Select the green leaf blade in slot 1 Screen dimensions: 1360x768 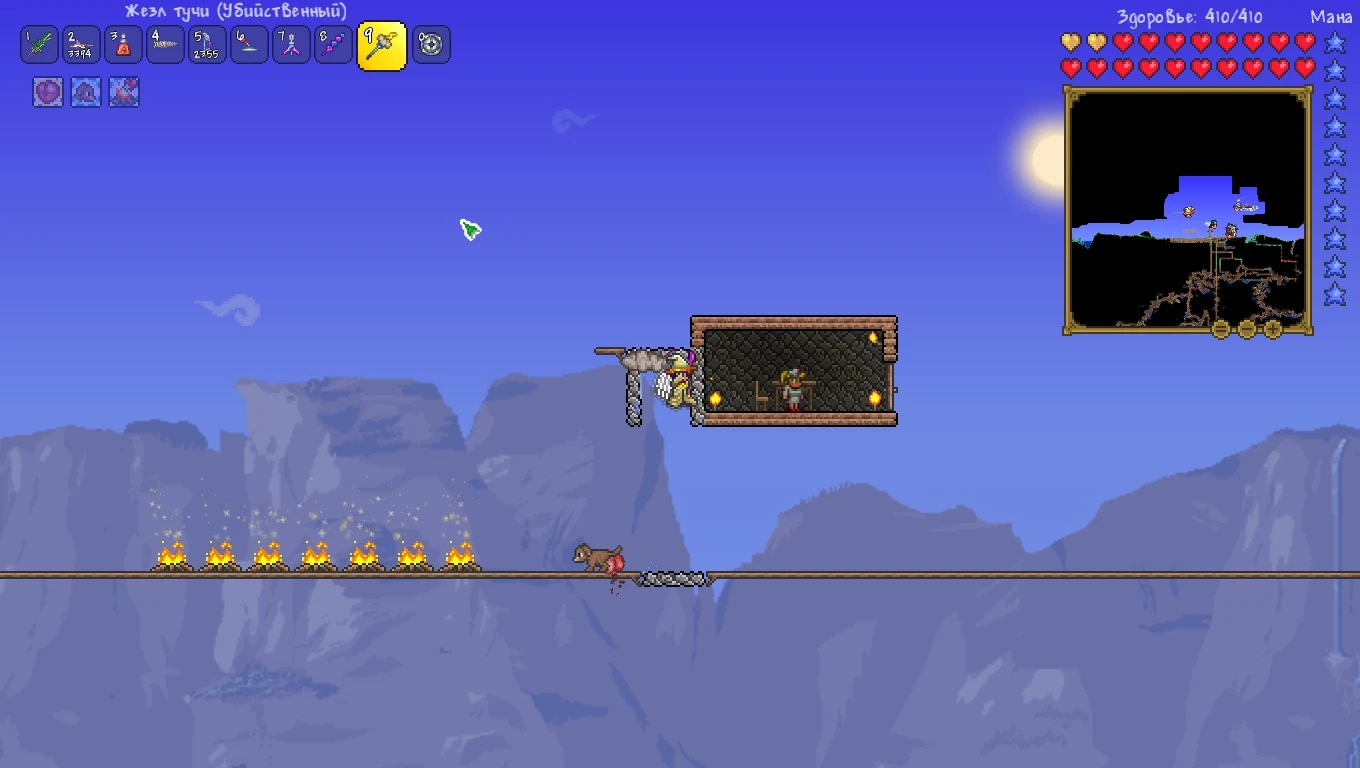(x=39, y=45)
